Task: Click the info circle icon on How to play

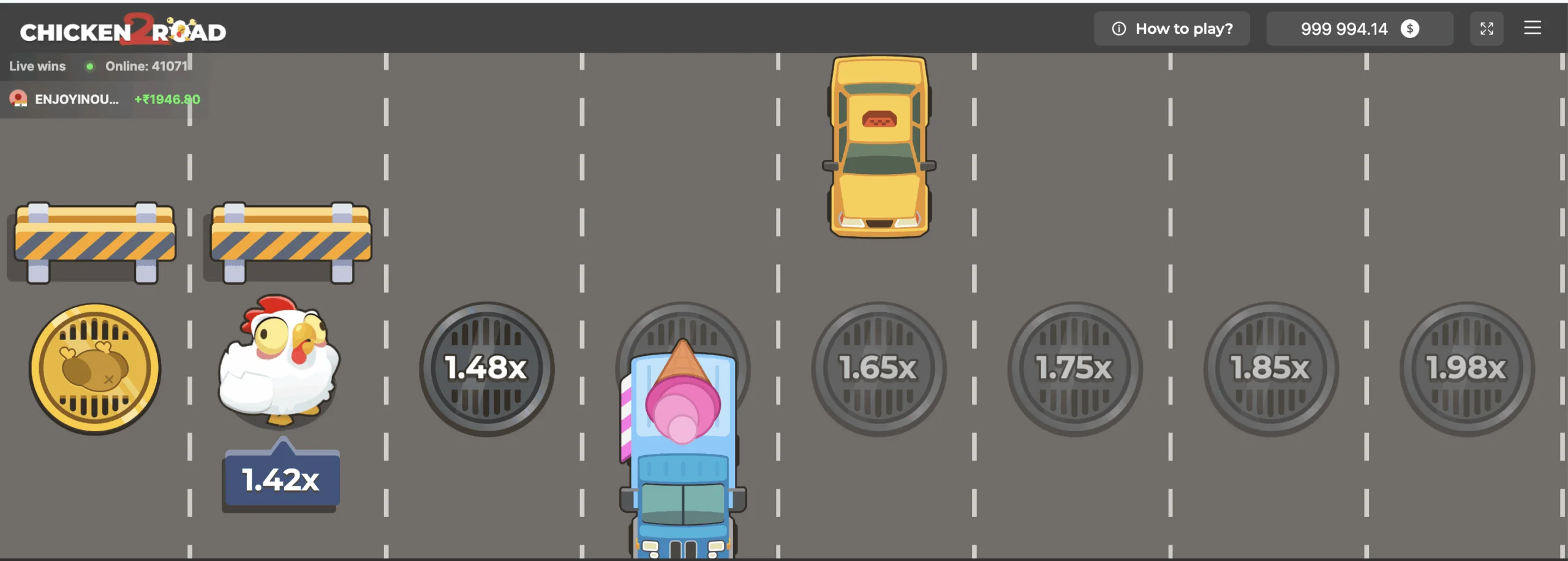Action: pos(1118,28)
